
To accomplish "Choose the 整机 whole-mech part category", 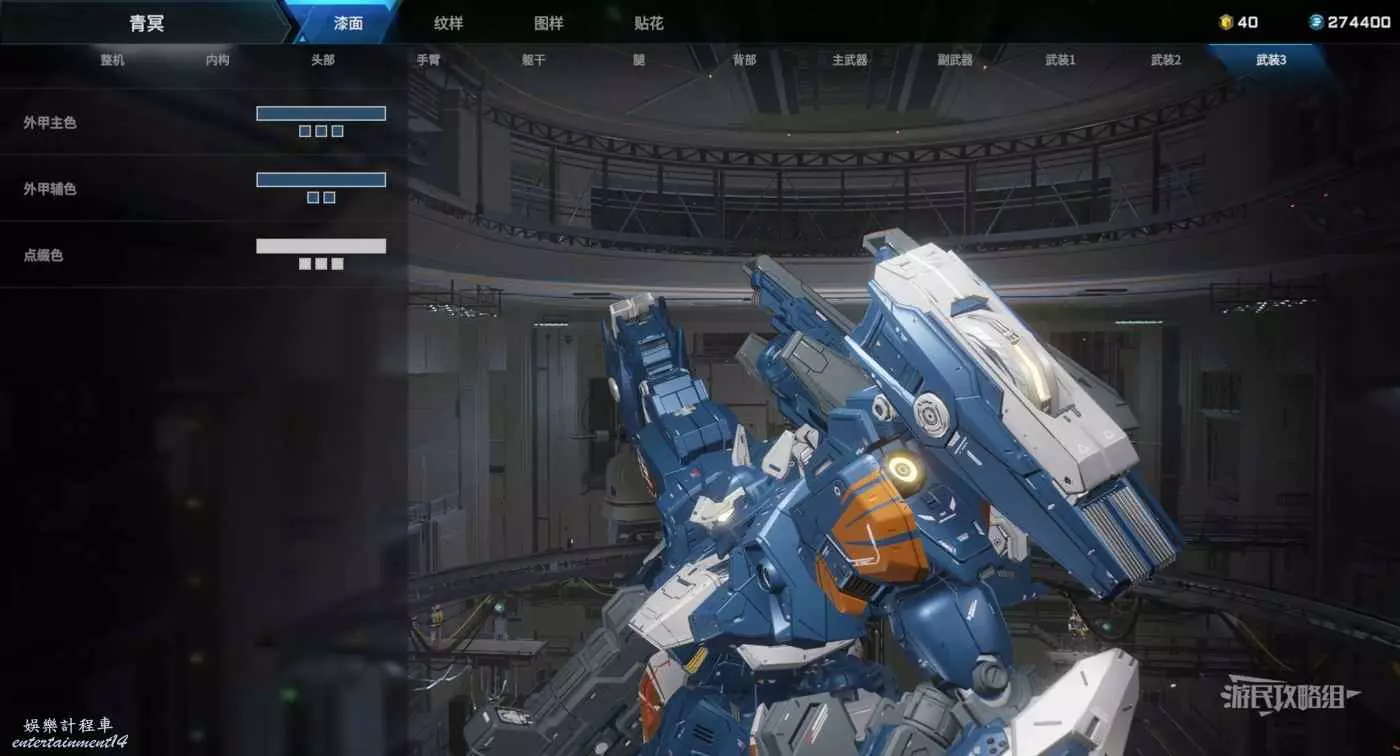I will click(112, 60).
